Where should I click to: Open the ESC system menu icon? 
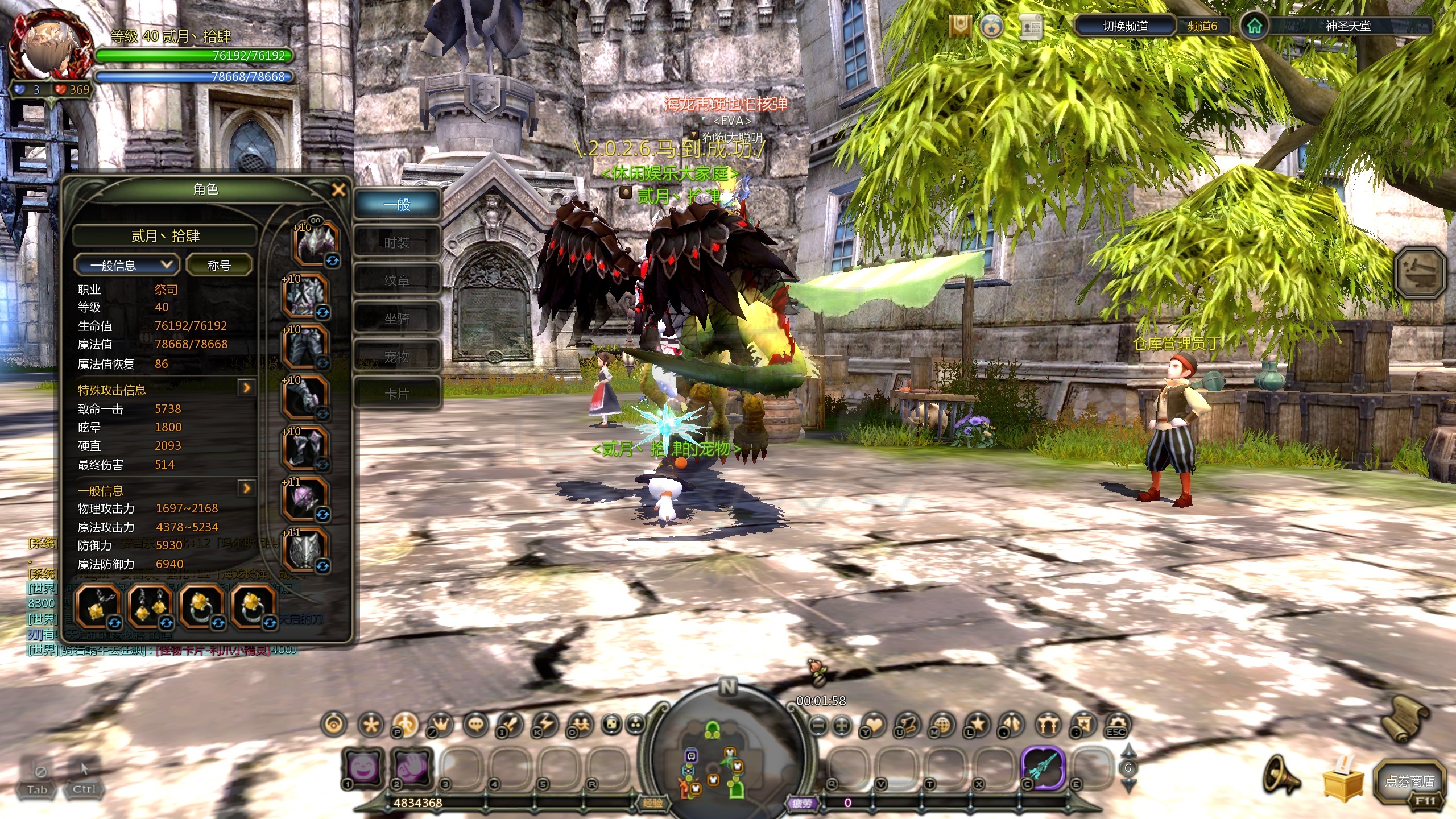1116,726
